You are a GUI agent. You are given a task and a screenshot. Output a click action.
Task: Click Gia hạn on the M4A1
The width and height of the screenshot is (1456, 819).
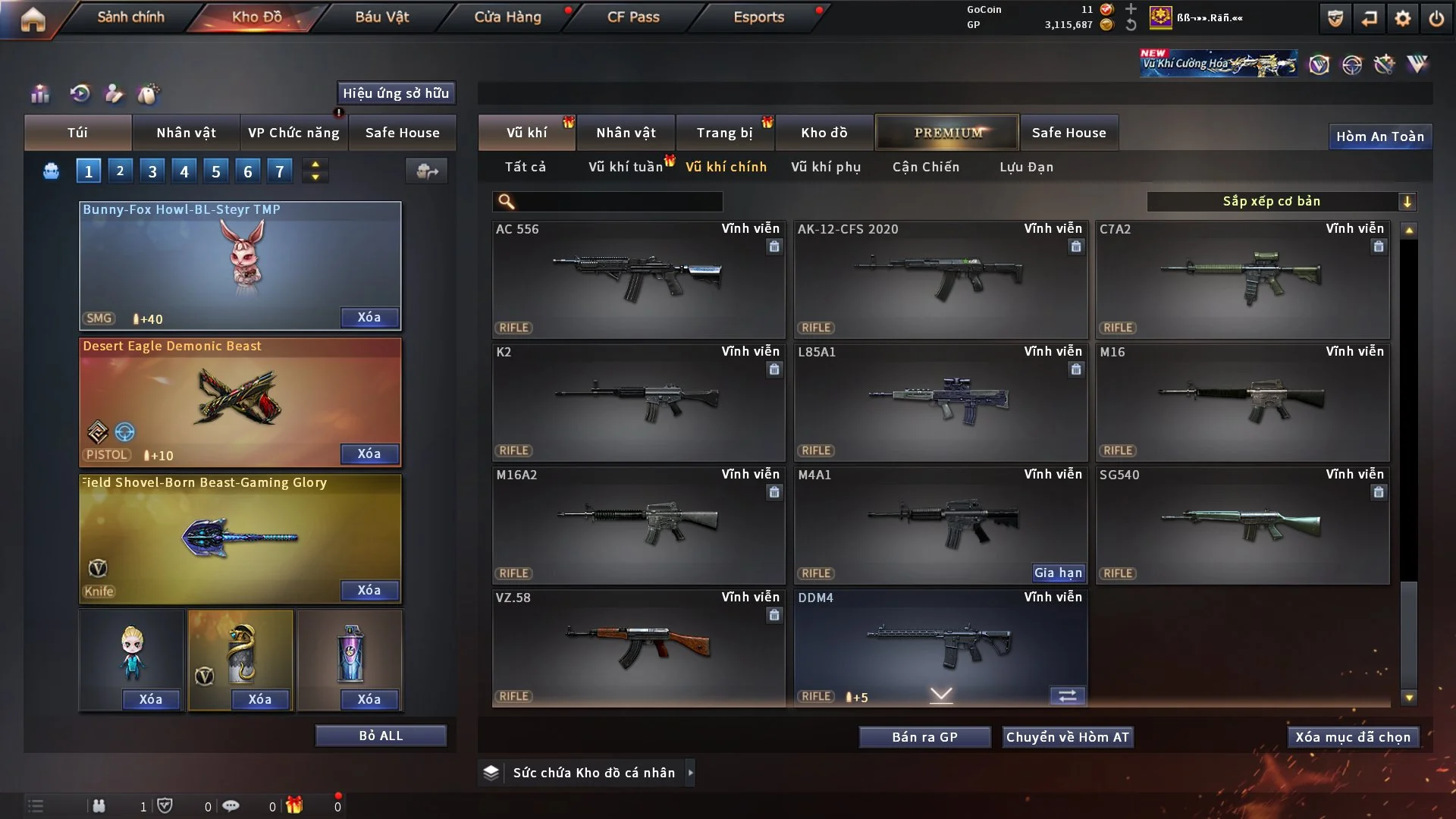pyautogui.click(x=1058, y=573)
